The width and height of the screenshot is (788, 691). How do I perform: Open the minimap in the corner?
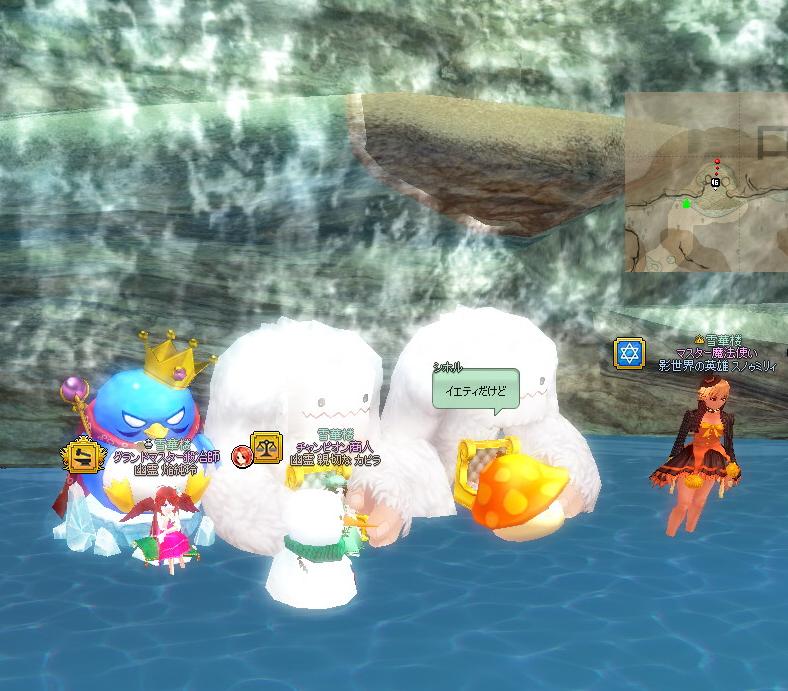click(706, 182)
